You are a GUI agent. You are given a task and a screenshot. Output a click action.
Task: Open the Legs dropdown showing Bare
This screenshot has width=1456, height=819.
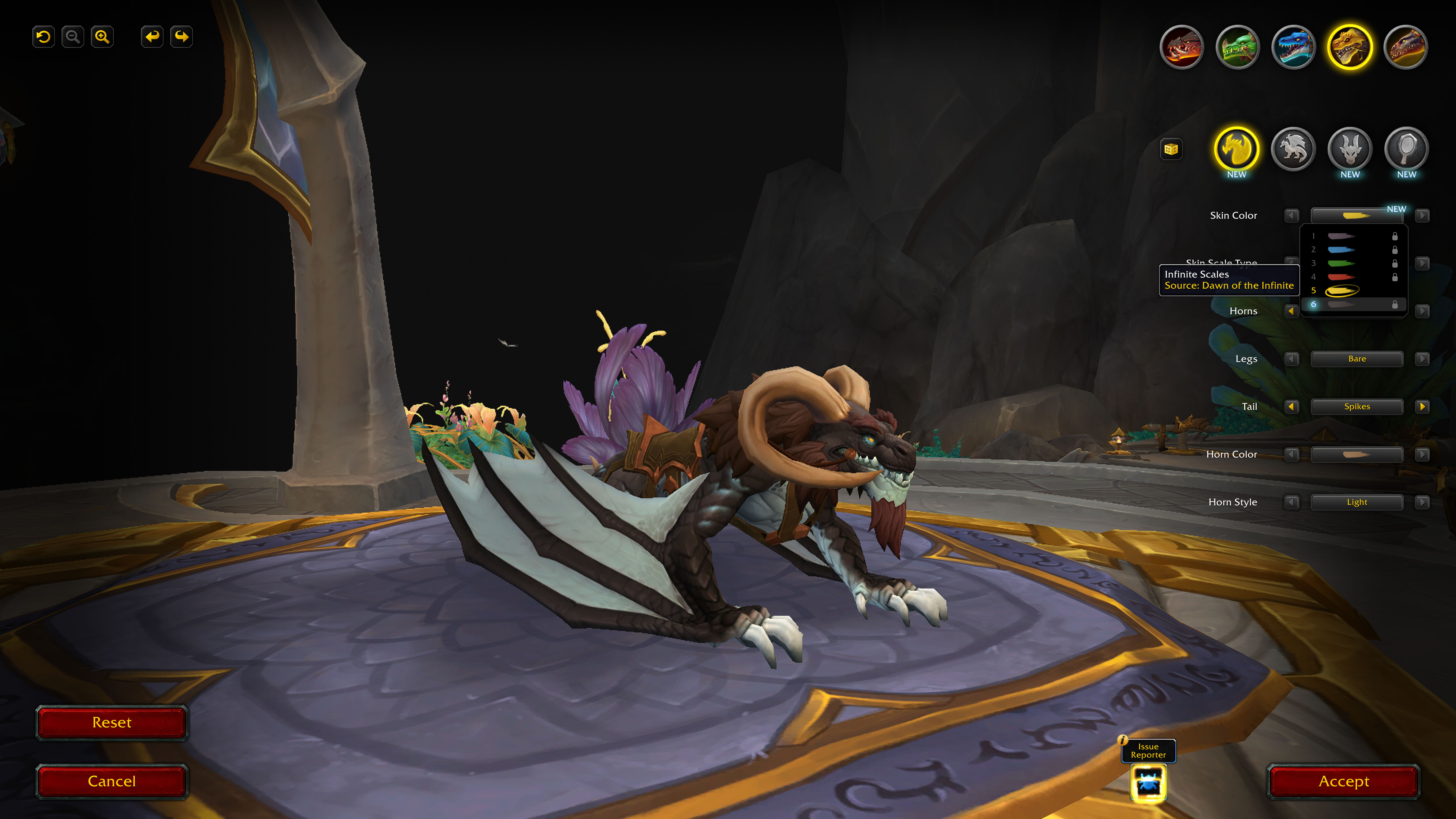[1356, 359]
